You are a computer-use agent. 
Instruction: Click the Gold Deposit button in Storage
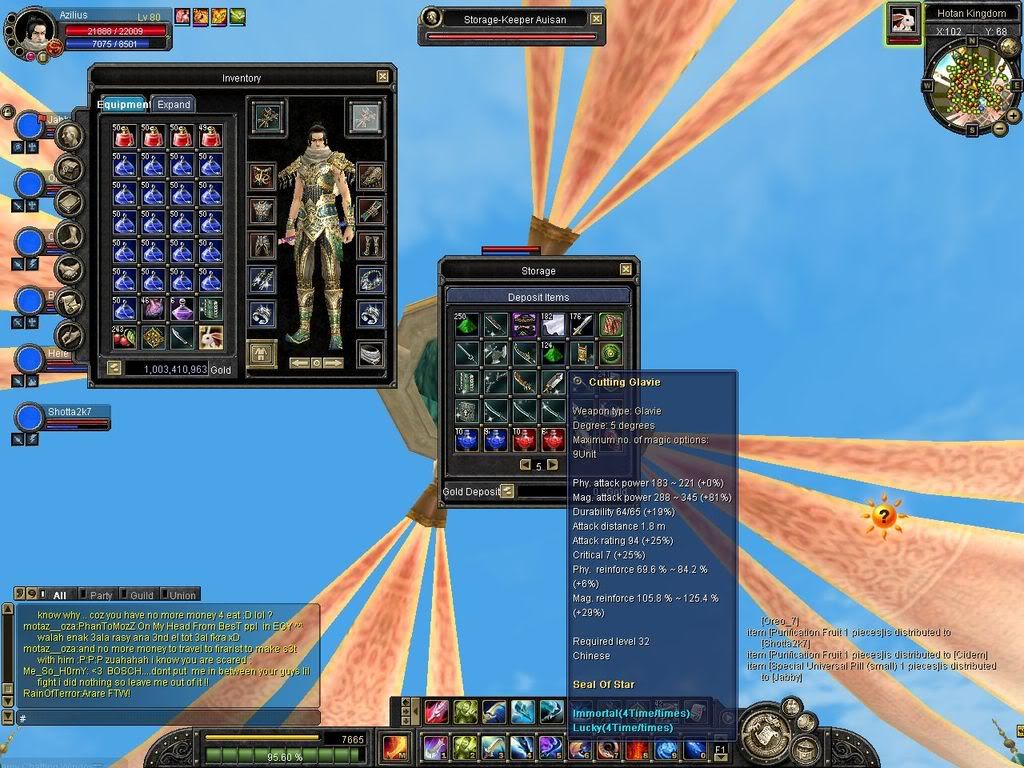(507, 491)
